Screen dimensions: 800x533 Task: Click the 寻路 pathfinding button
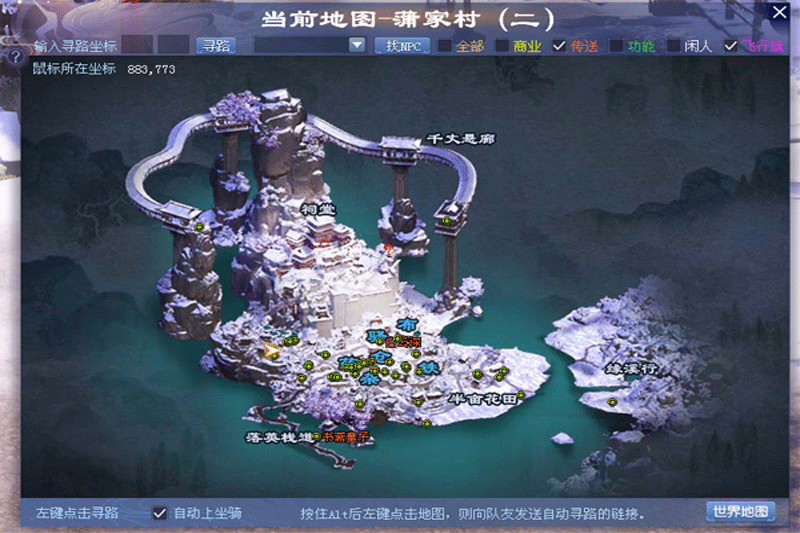tap(215, 46)
